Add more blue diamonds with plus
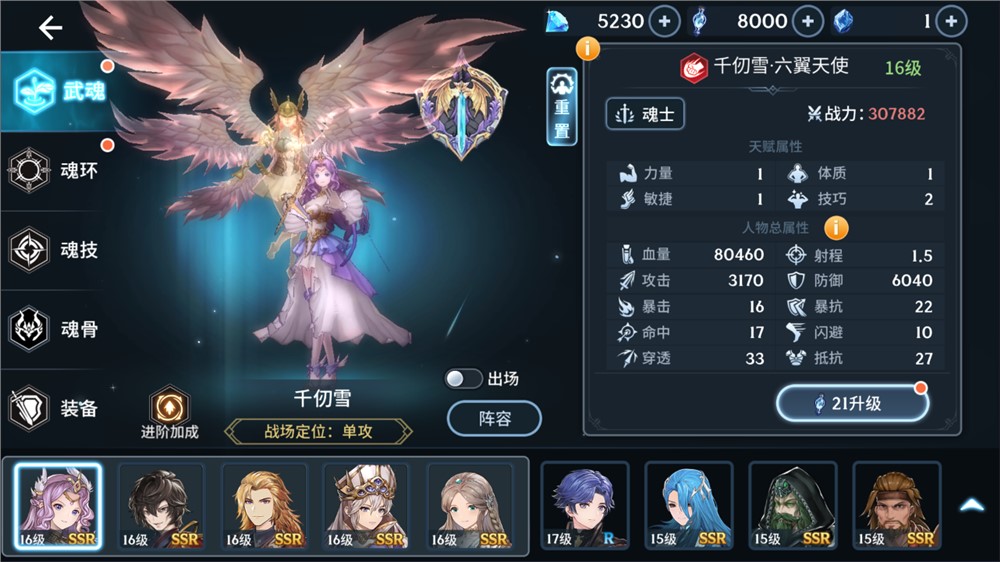 (665, 20)
